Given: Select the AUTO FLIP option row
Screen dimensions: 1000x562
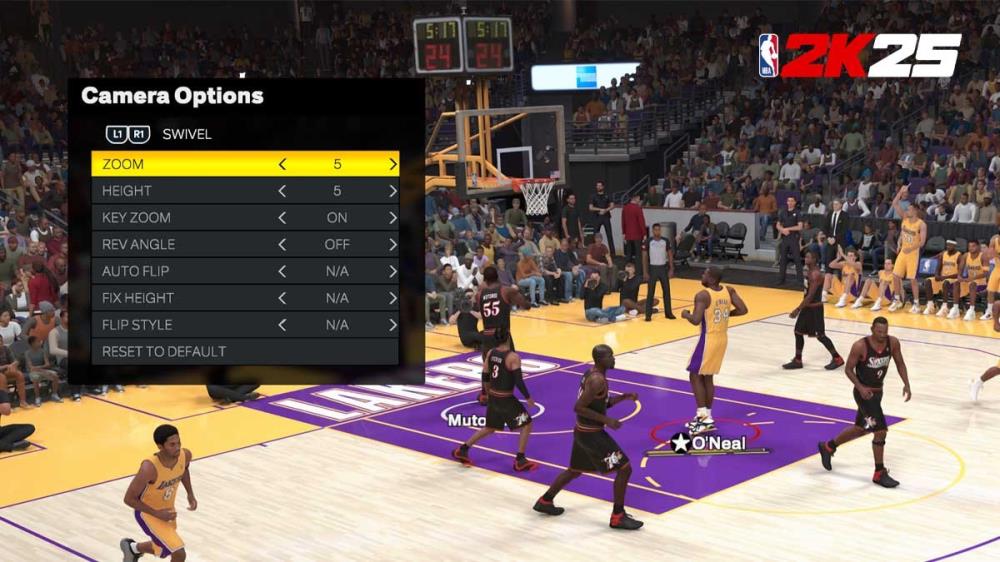Looking at the screenshot, I should pos(180,271).
